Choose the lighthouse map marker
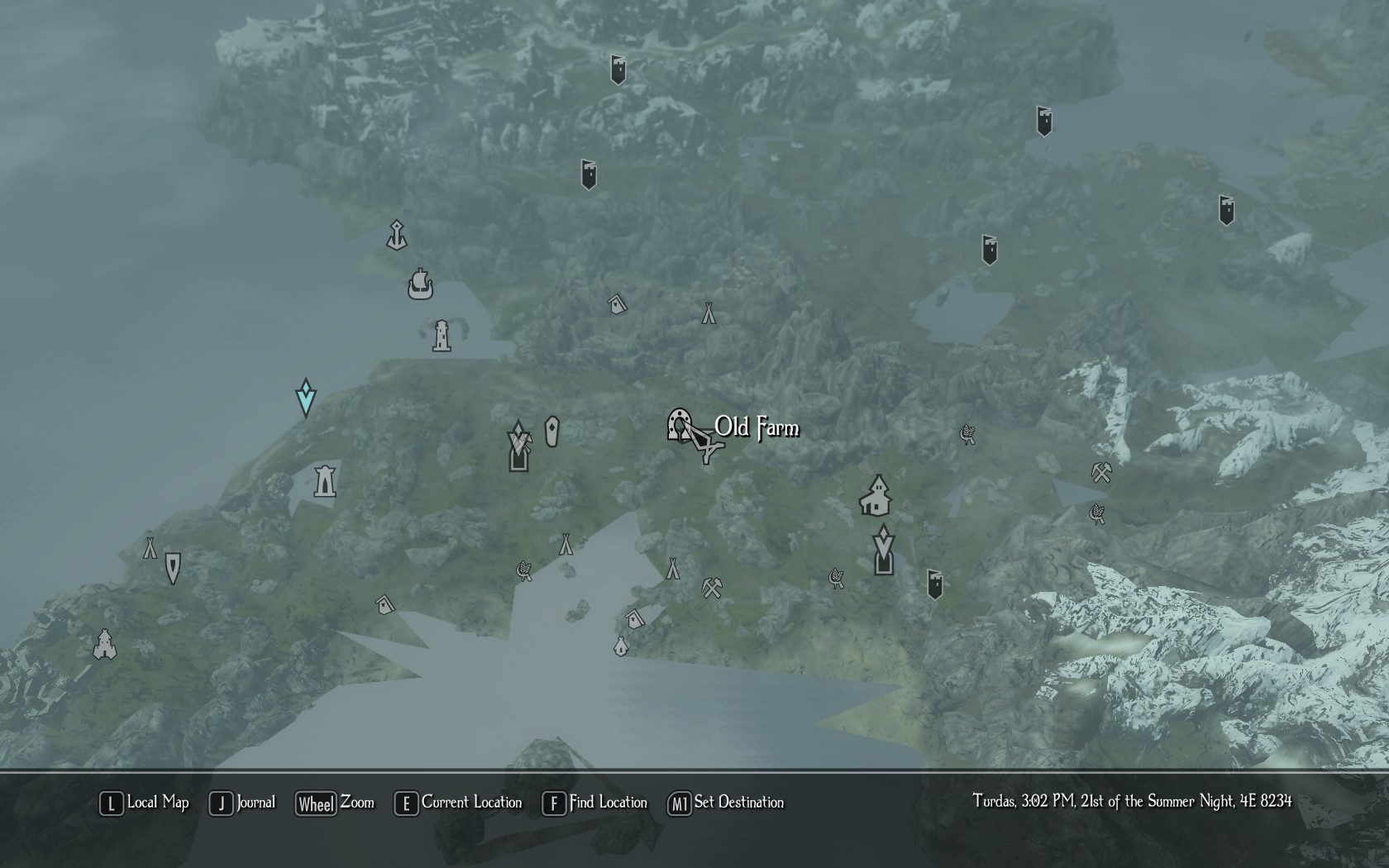The width and height of the screenshot is (1389, 868). coord(442,336)
